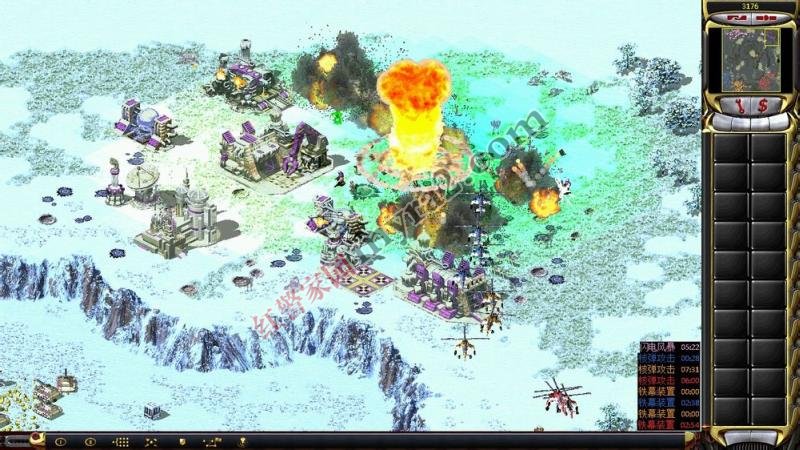Activate the wrench repair button
800x450 pixels.
click(742, 104)
